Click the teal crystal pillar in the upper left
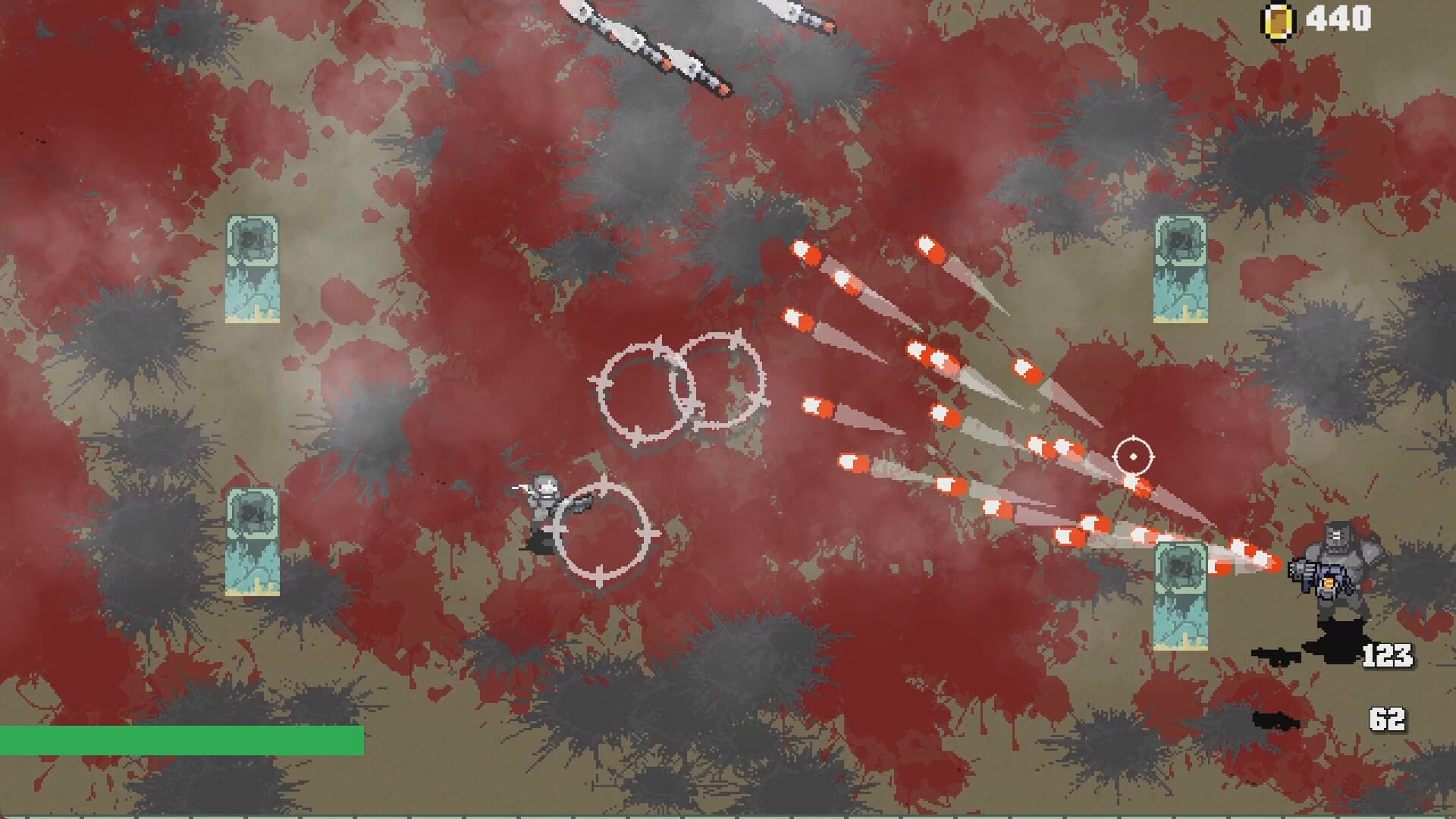This screenshot has width=1456, height=819. pyautogui.click(x=250, y=269)
